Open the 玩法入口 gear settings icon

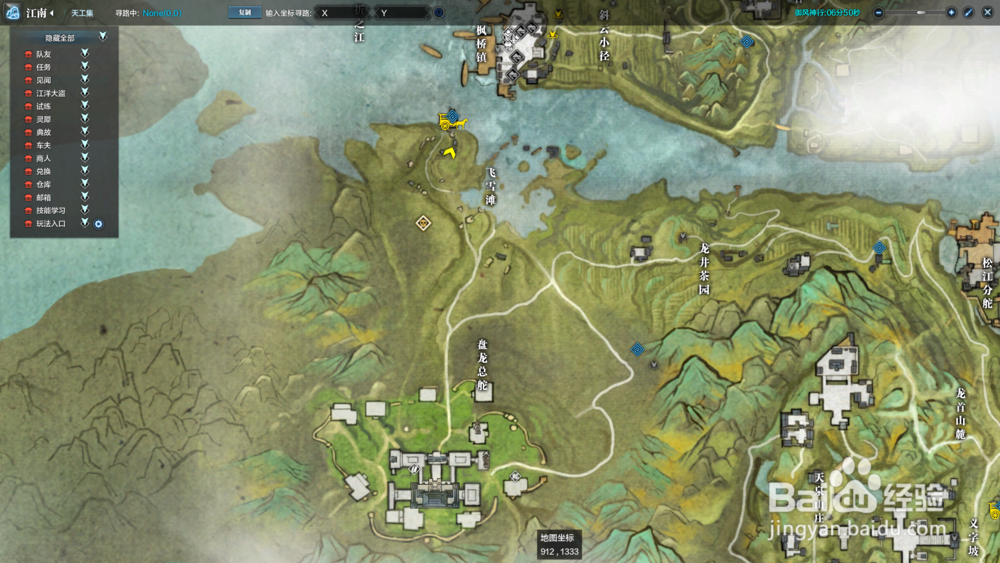coord(99,224)
